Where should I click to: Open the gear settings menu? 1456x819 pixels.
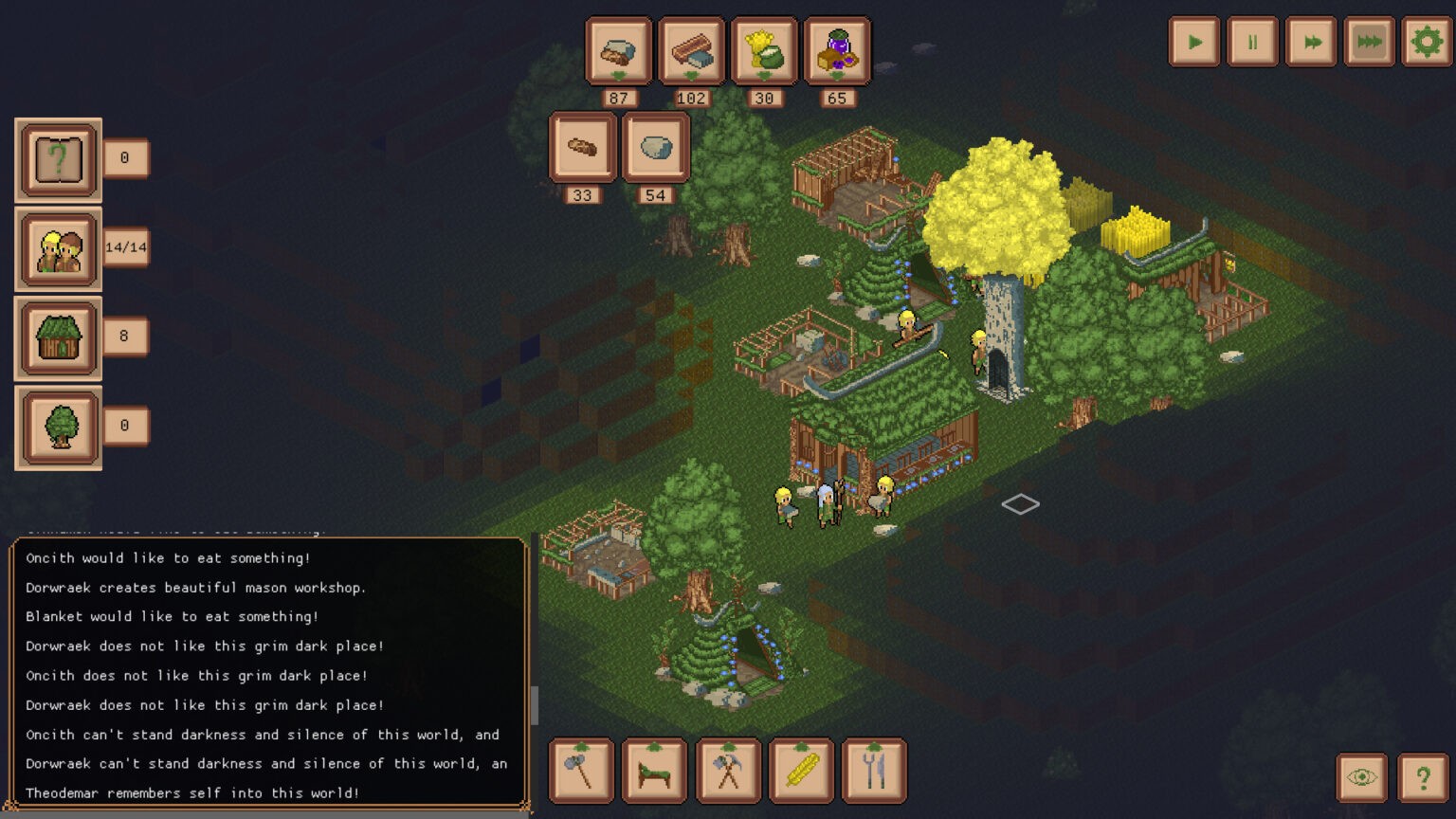coord(1427,42)
